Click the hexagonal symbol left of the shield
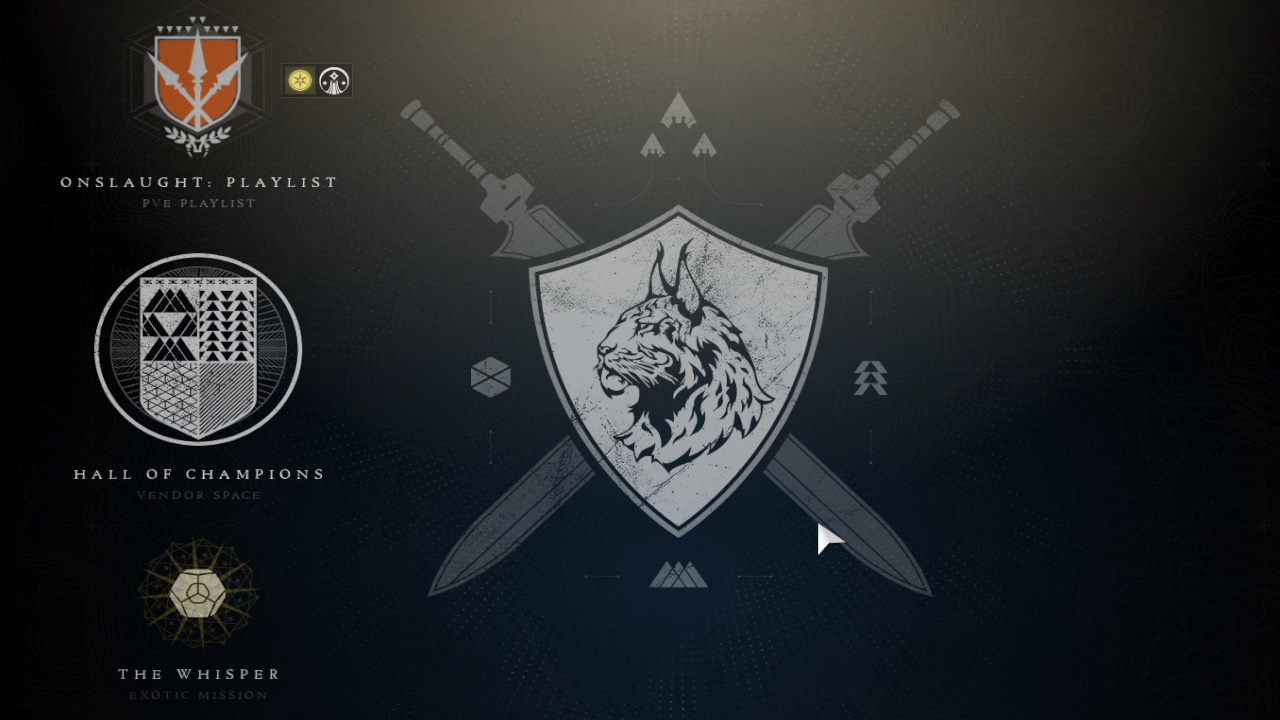 pos(490,377)
